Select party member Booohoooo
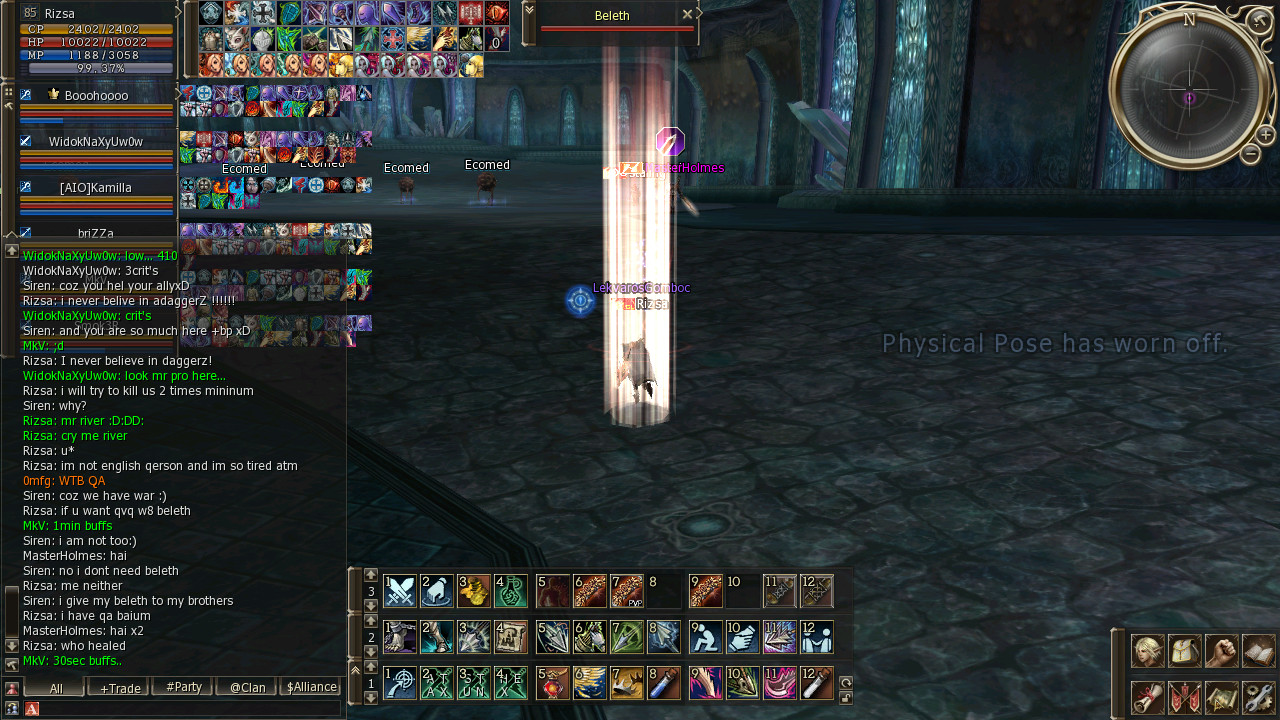This screenshot has width=1280, height=720. pos(96,96)
